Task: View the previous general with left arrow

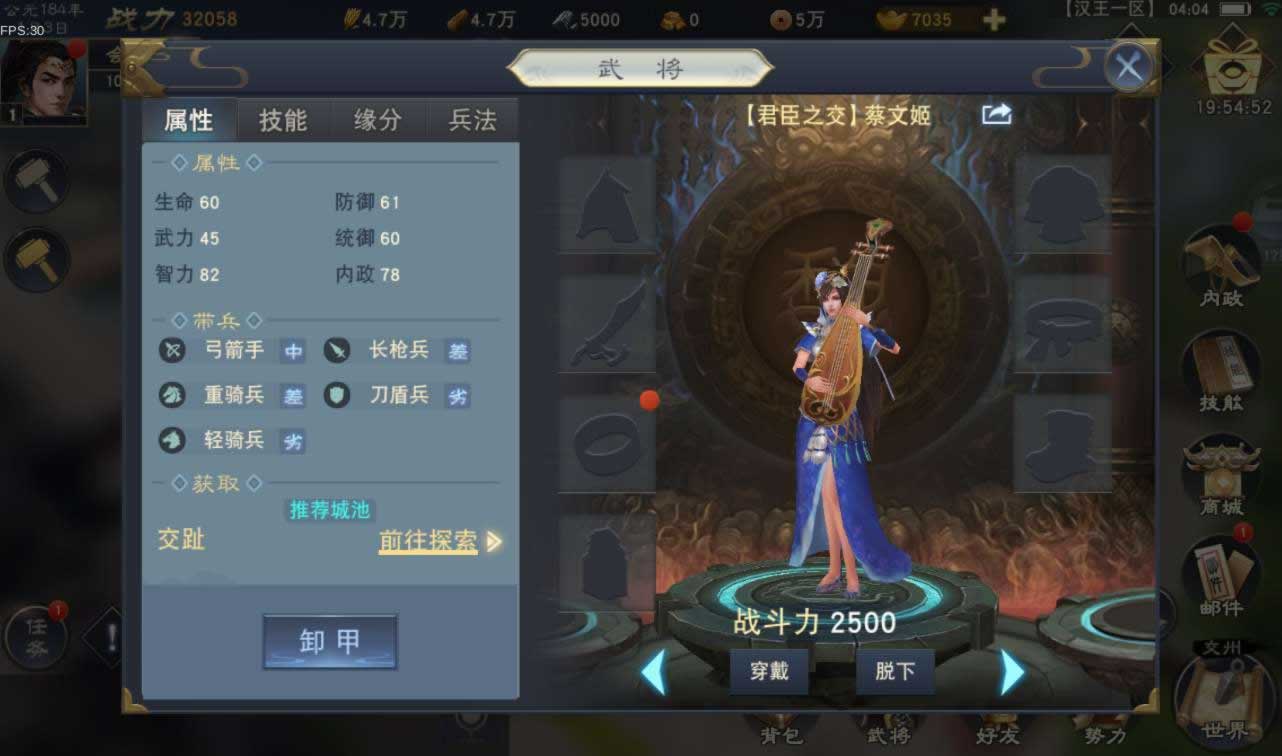Action: (653, 672)
